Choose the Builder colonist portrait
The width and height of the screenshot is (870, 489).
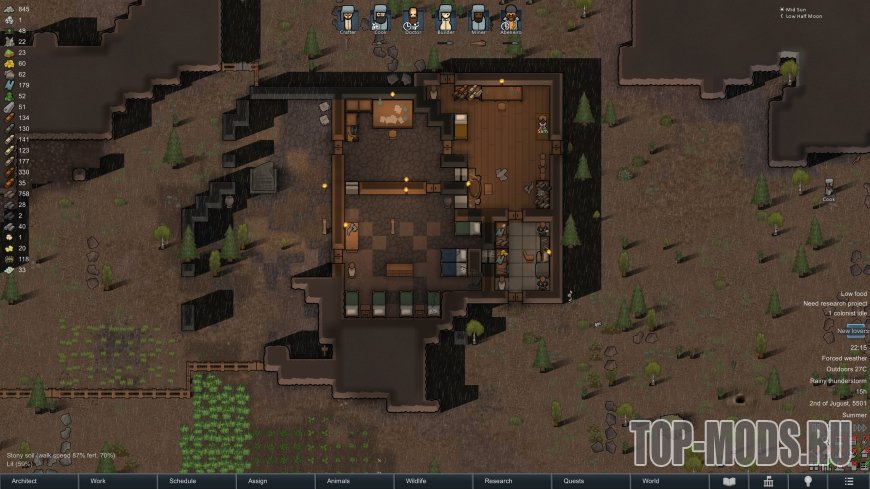[445, 17]
